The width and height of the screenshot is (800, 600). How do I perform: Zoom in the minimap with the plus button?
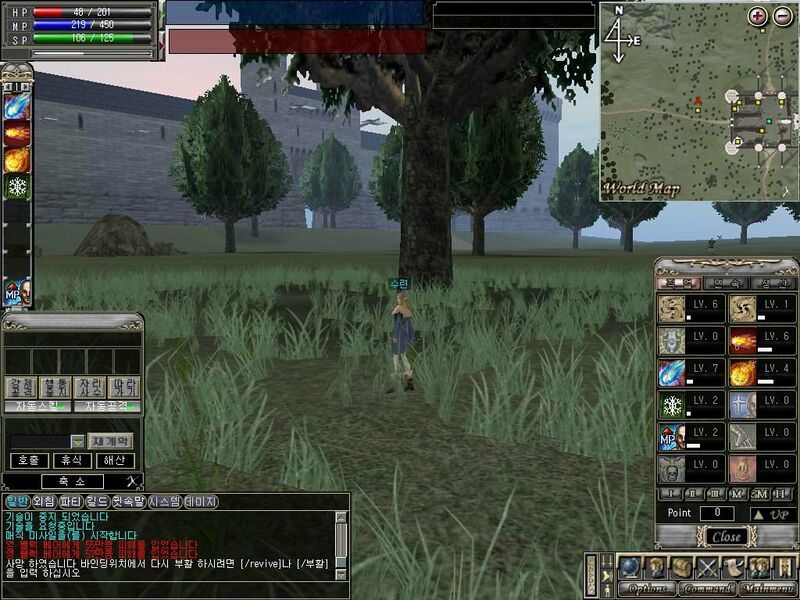pyautogui.click(x=757, y=16)
